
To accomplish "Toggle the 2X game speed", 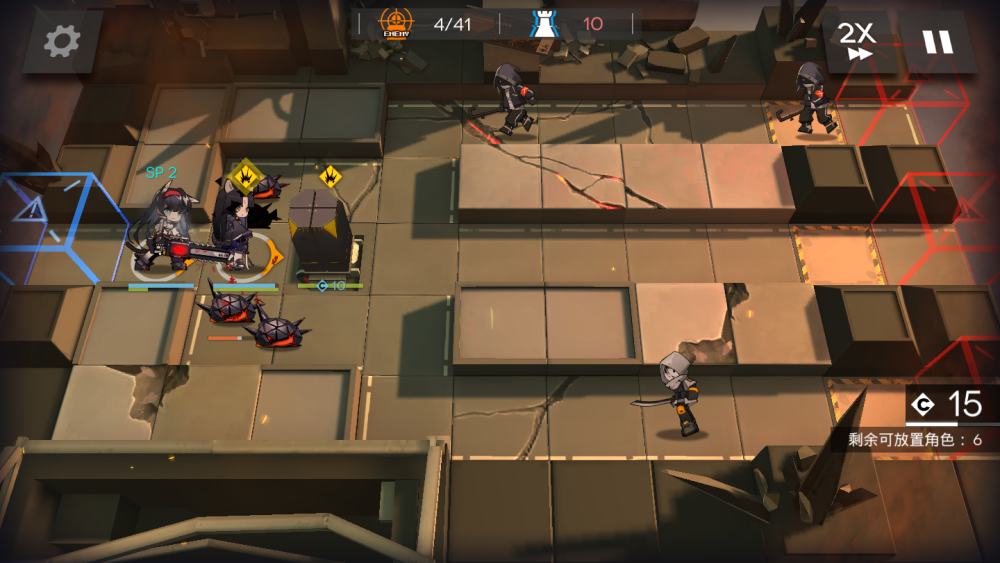I will pos(856,41).
